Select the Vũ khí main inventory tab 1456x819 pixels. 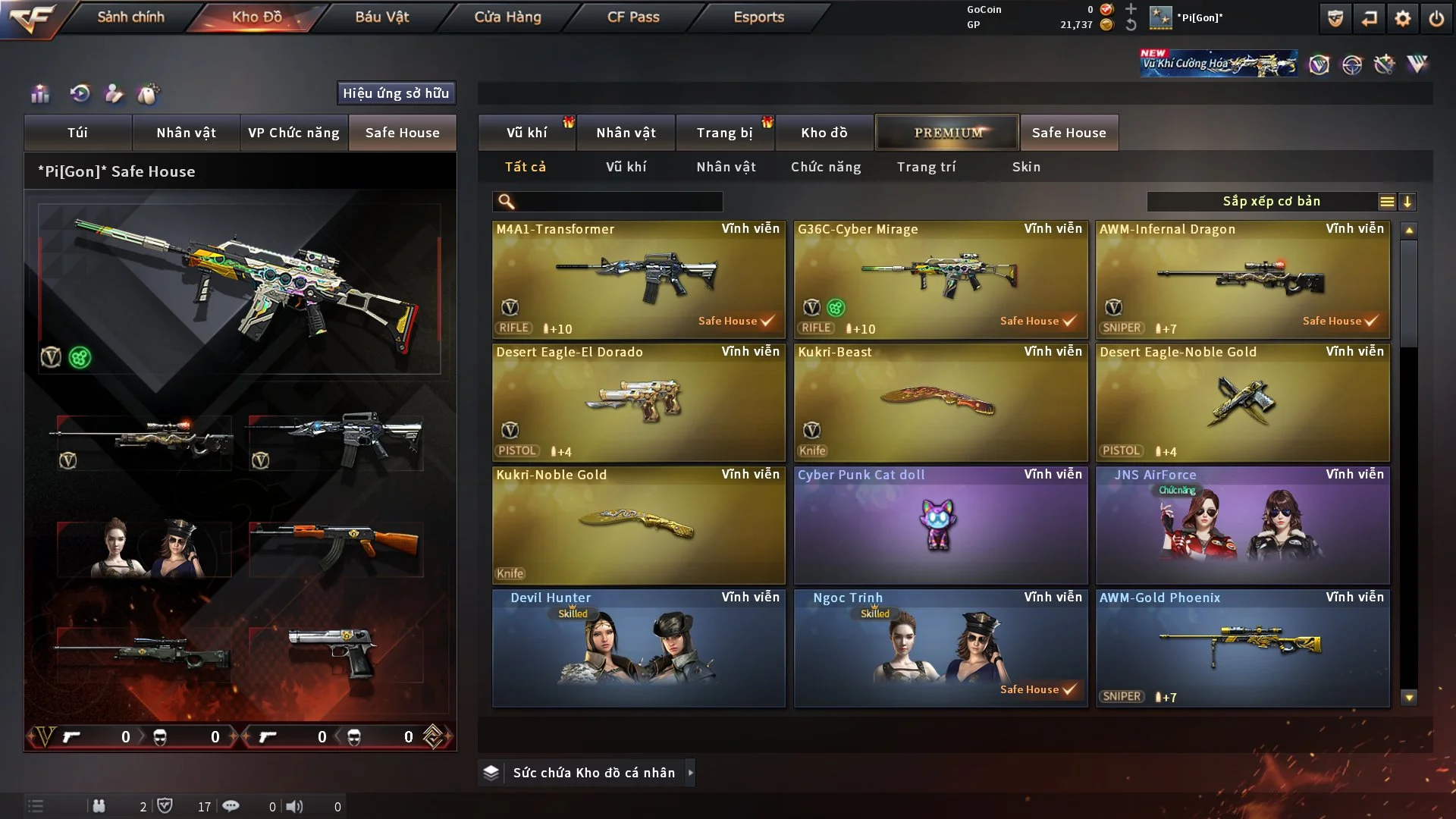pos(526,133)
